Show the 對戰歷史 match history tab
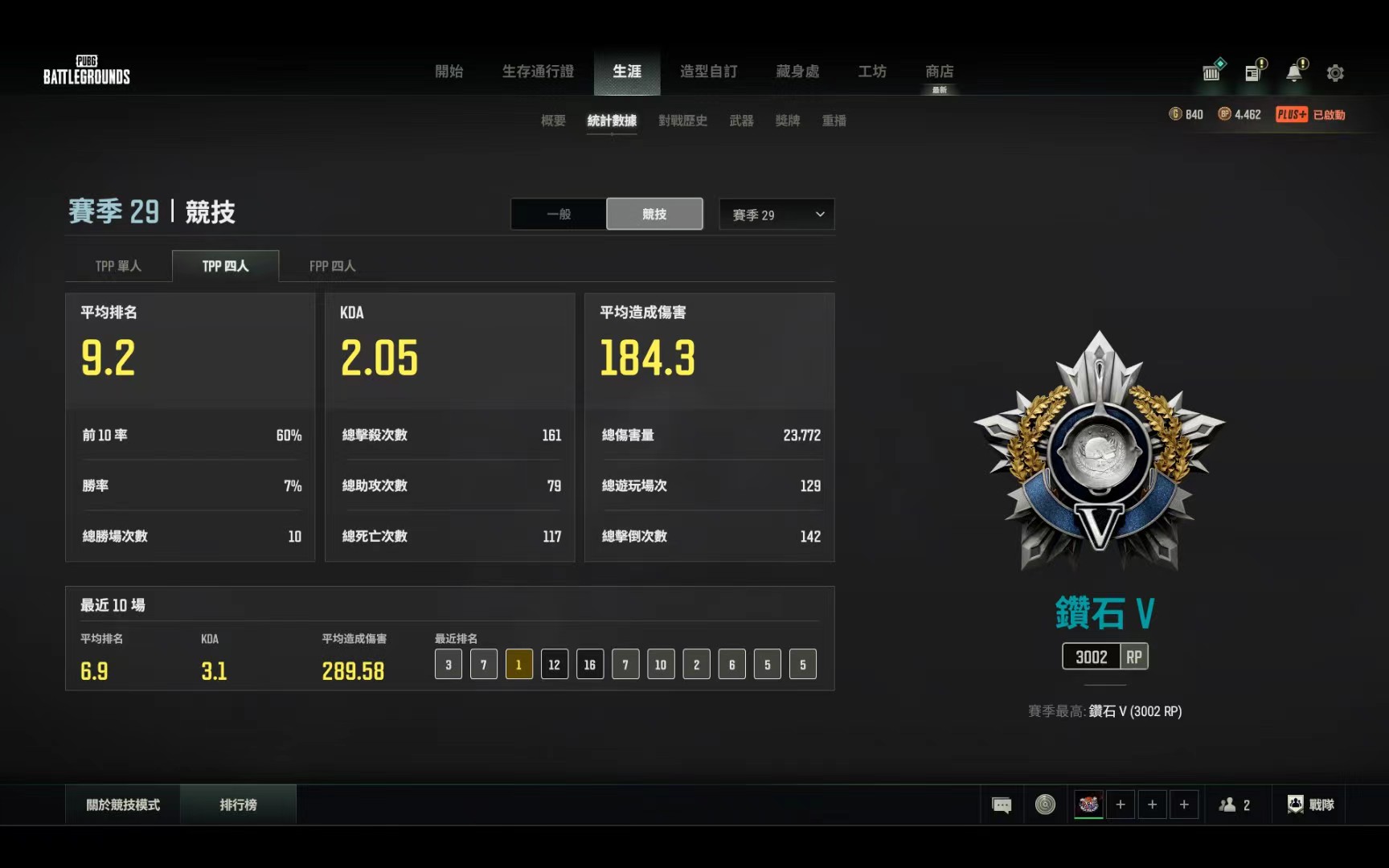Image resolution: width=1389 pixels, height=868 pixels. tap(682, 121)
